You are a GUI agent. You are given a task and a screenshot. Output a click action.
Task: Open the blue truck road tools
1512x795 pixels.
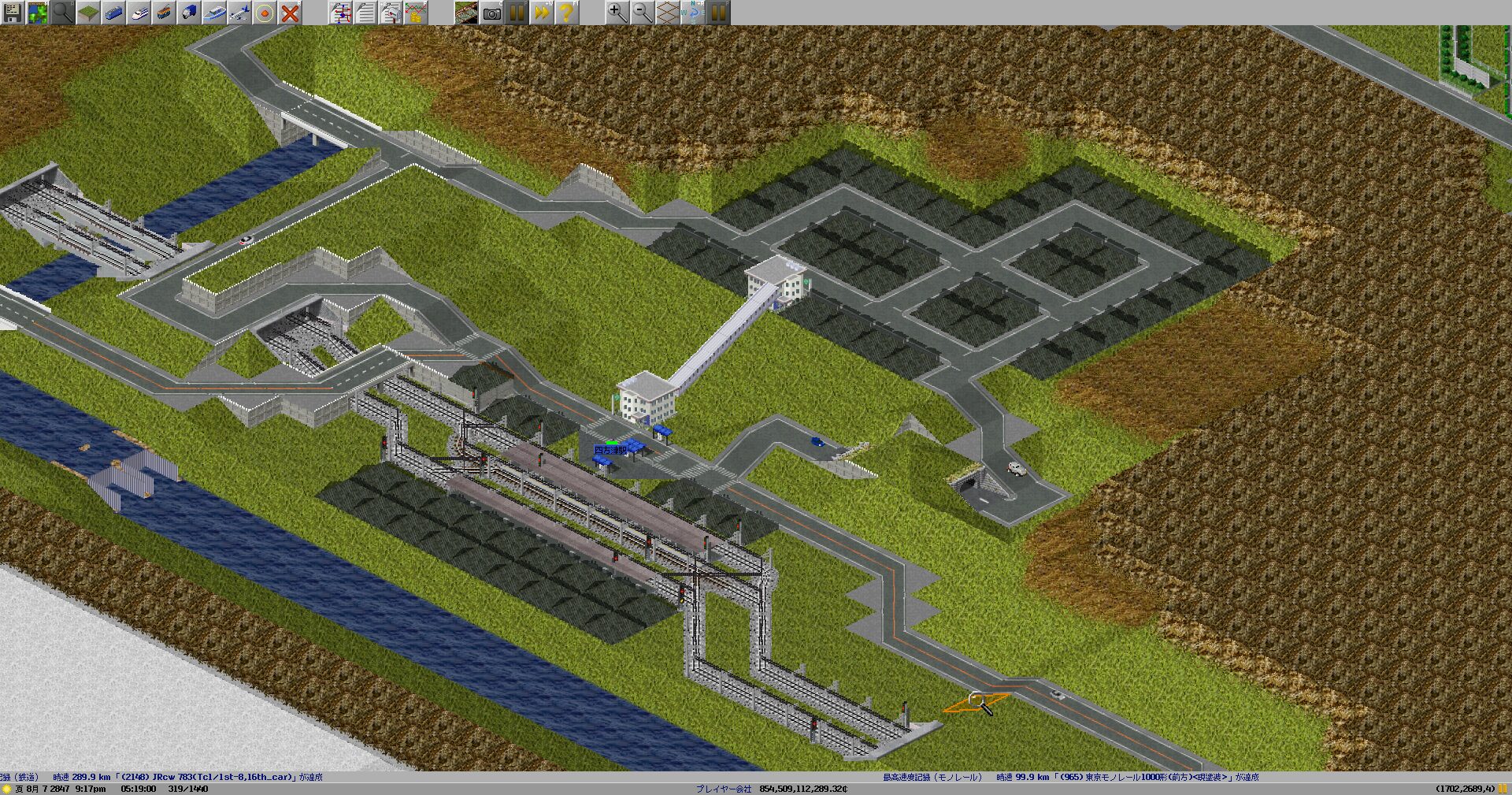coord(189,12)
